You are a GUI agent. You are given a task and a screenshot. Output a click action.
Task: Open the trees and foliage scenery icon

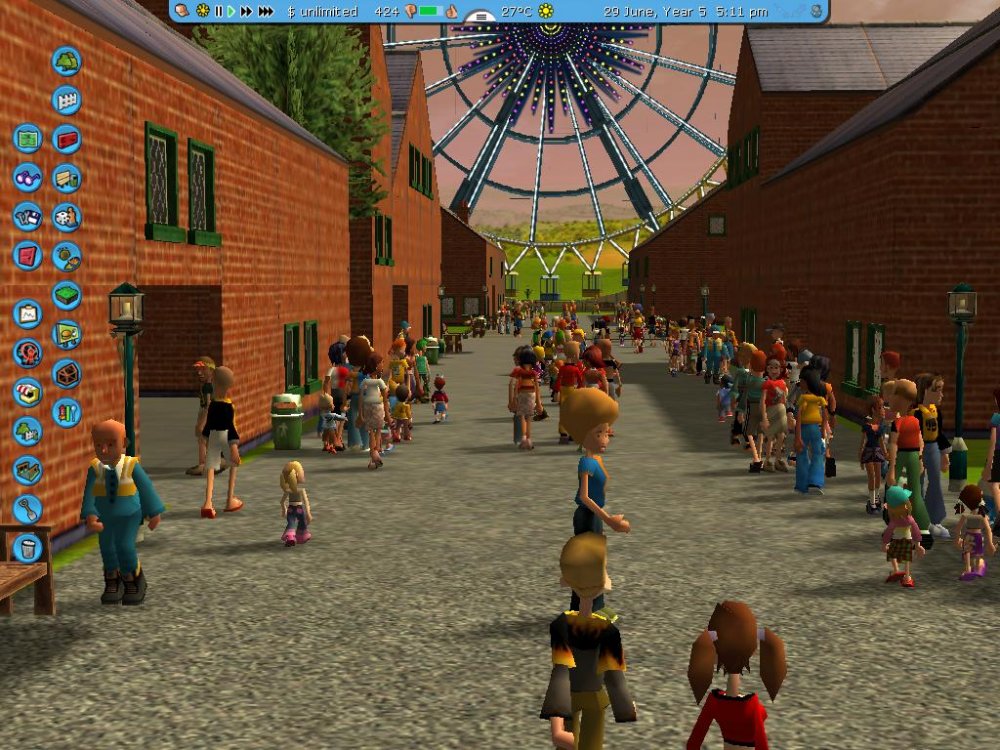[x=66, y=61]
